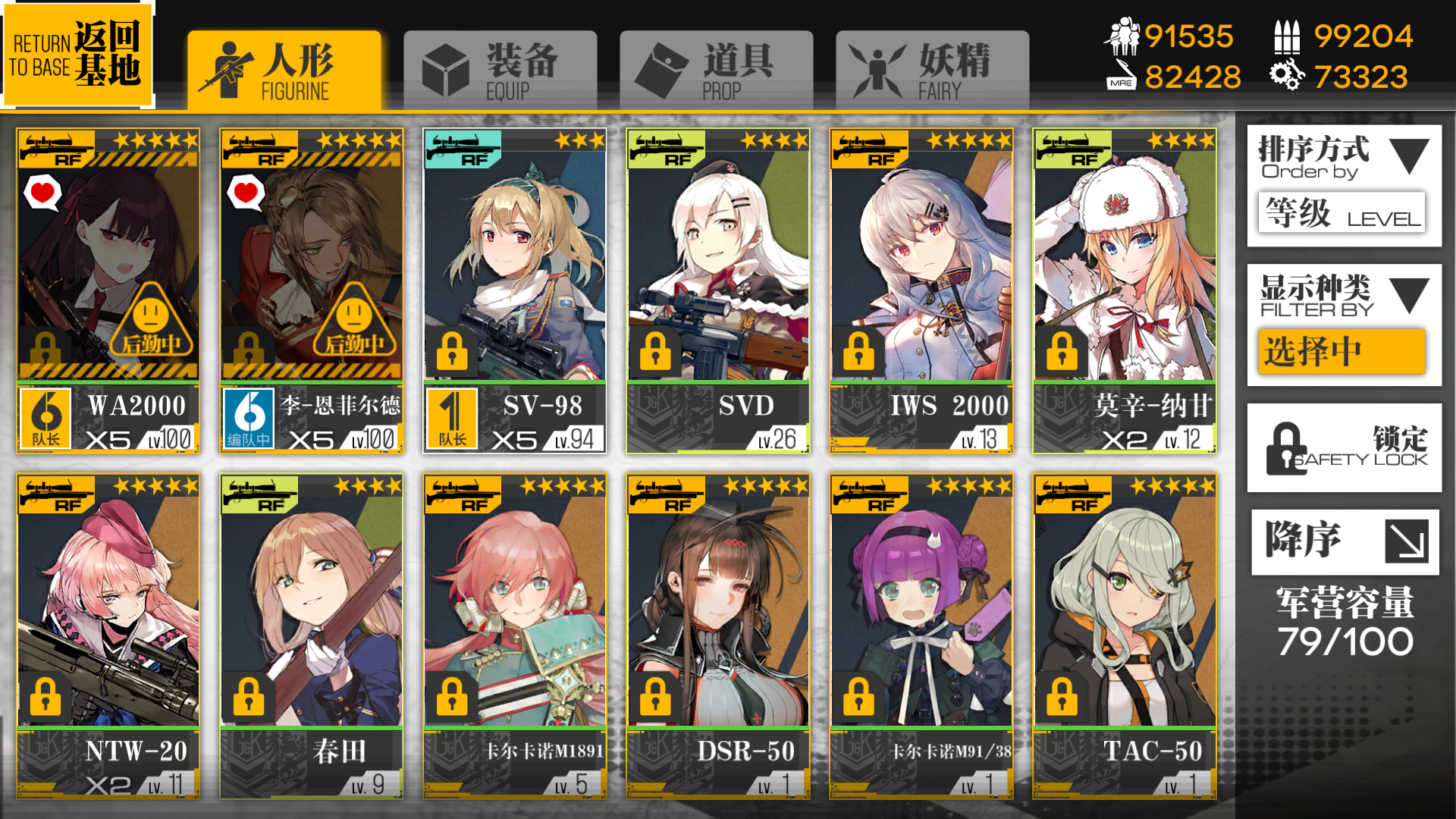
Task: Click the heart mood icon on WA2000
Action: click(x=43, y=193)
